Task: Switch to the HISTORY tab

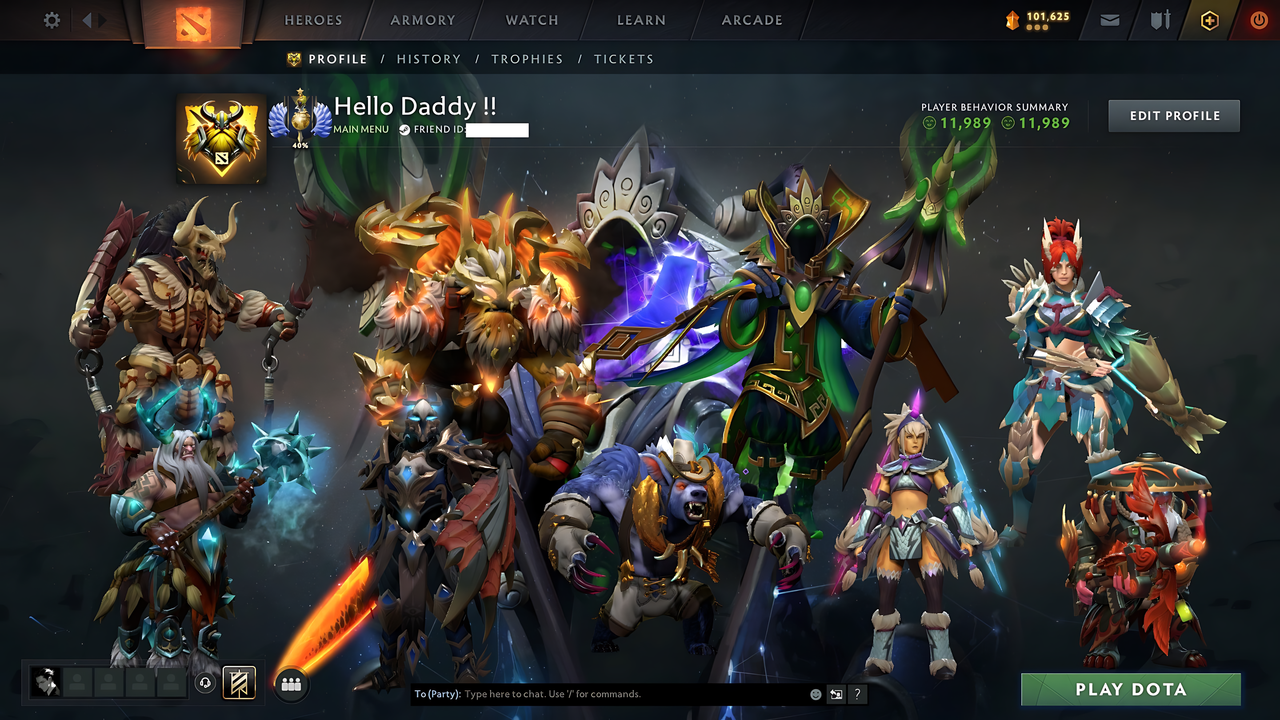Action: coord(429,59)
